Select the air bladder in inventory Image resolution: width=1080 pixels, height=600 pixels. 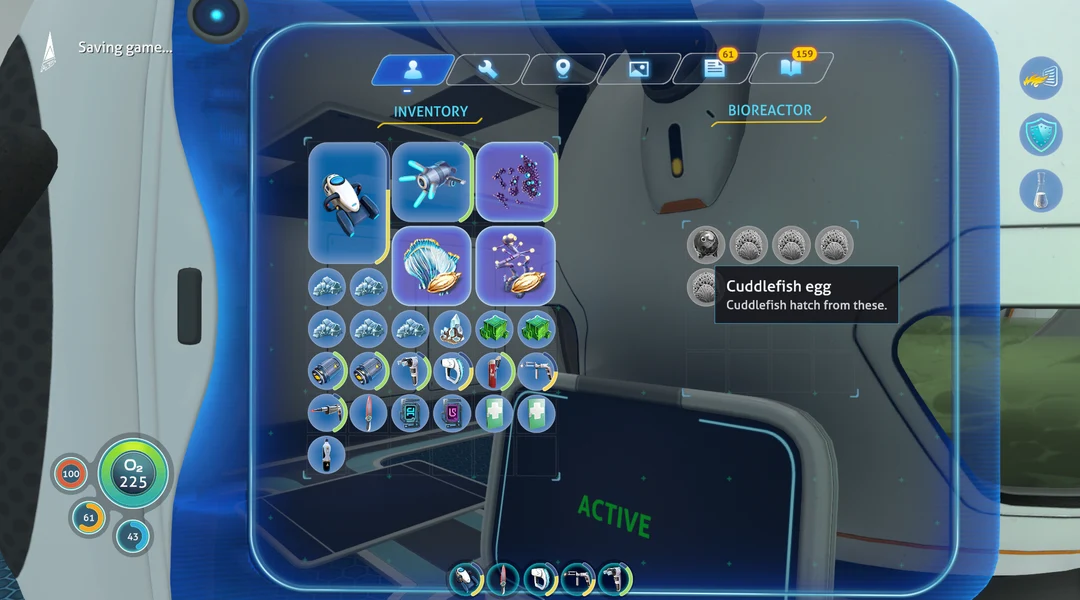coord(326,454)
